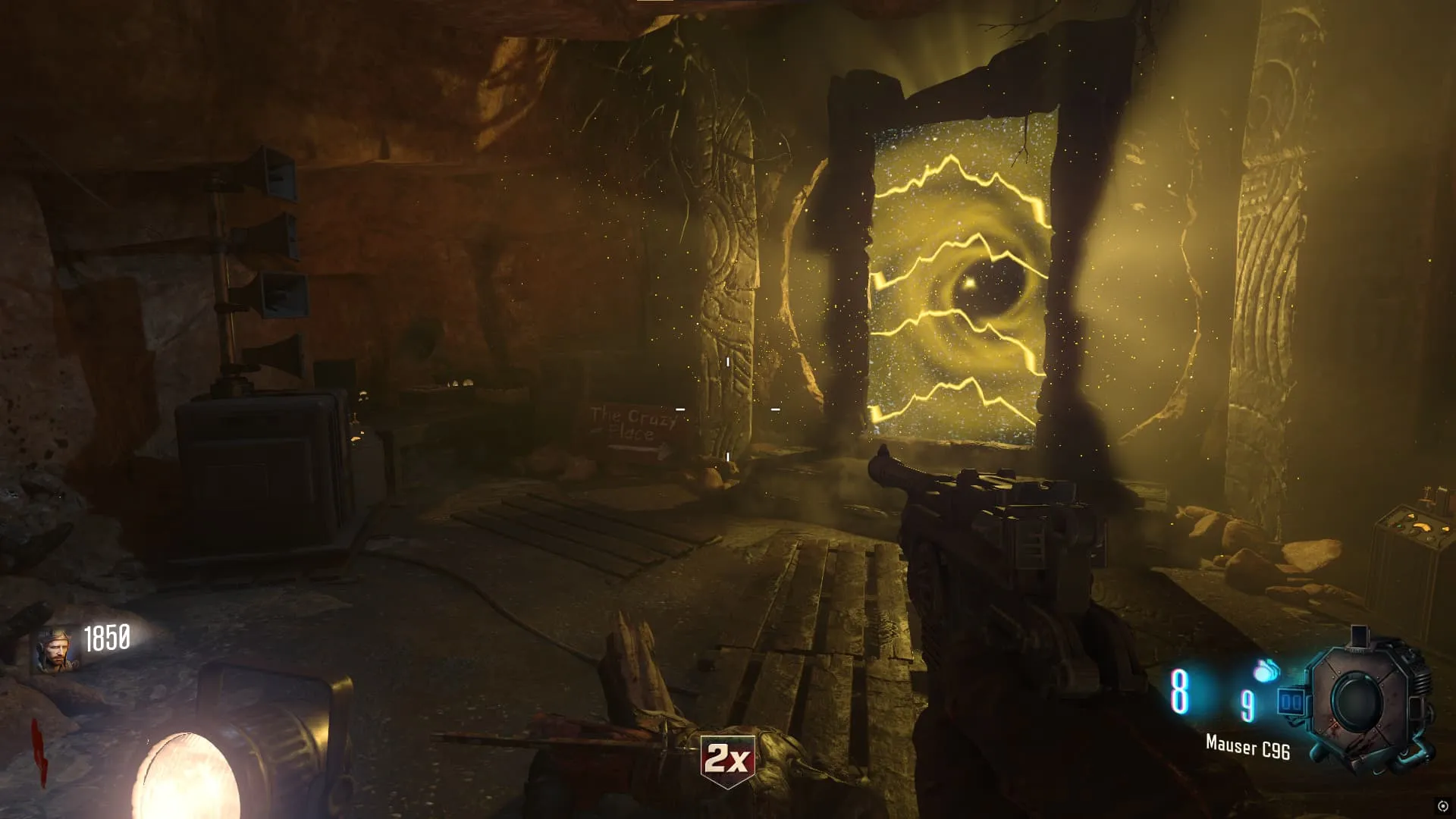Select the 2x double points icon
The height and width of the screenshot is (819, 1456).
(727, 759)
